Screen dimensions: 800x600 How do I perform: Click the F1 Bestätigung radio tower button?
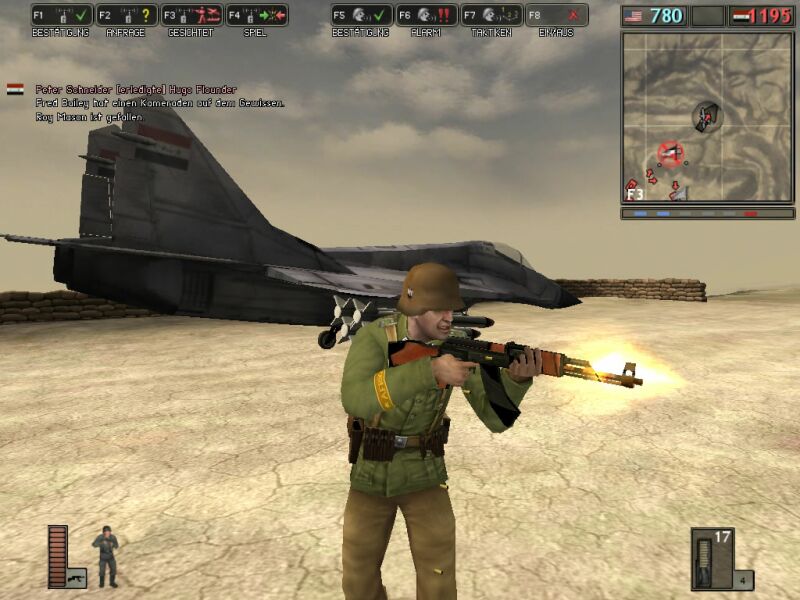point(62,15)
